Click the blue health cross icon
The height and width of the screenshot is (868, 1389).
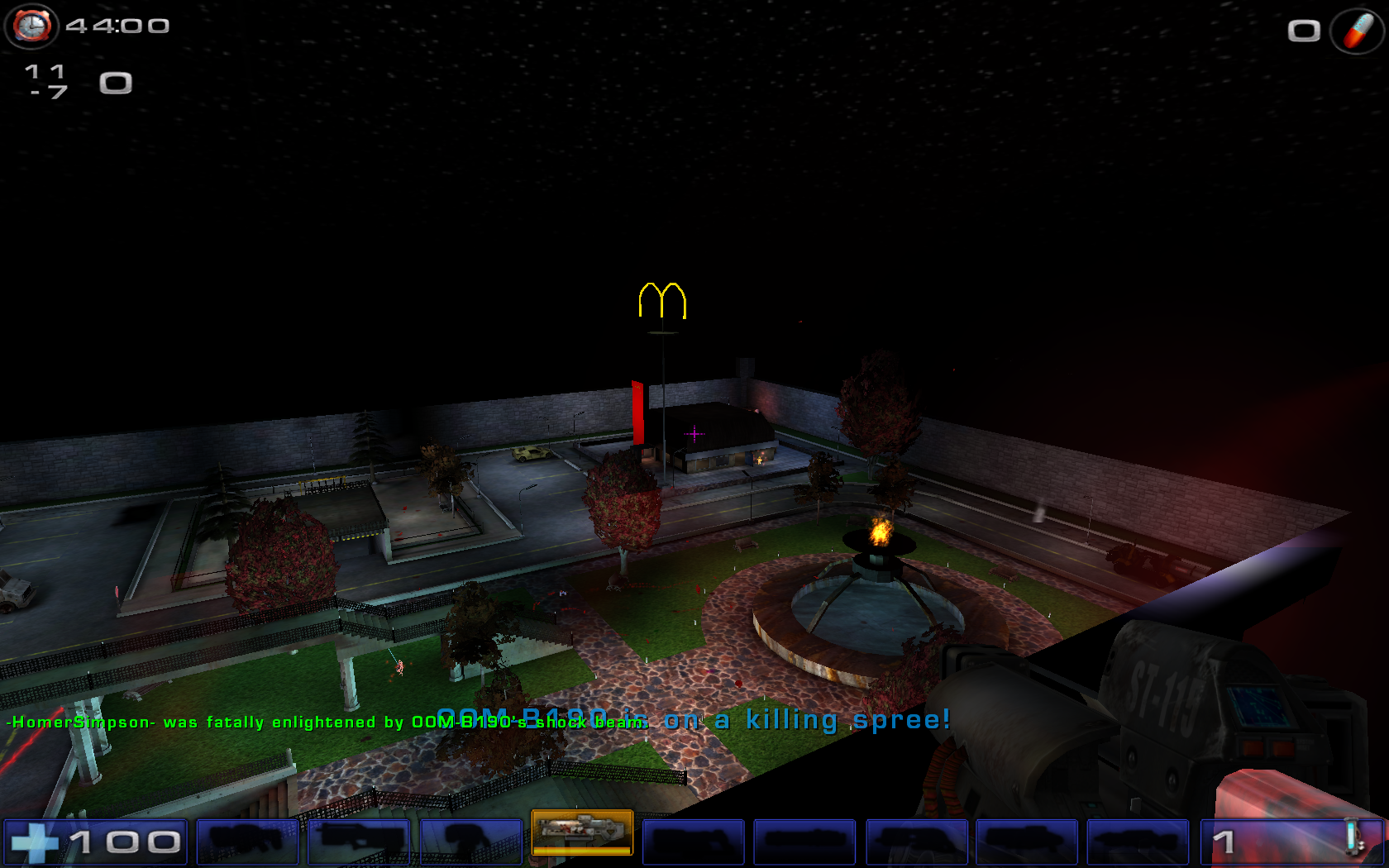pos(37,840)
